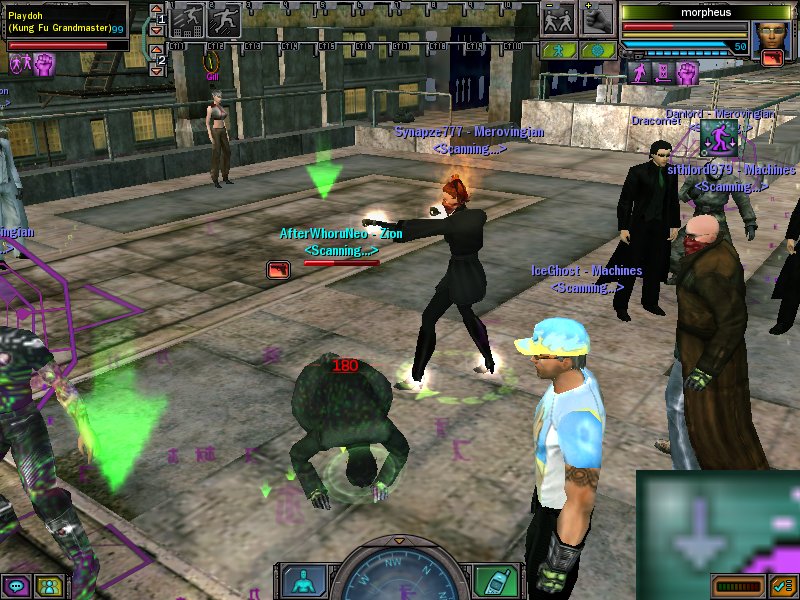The height and width of the screenshot is (600, 800).
Task: Activate the clenched fist attack button
Action: tap(597, 19)
